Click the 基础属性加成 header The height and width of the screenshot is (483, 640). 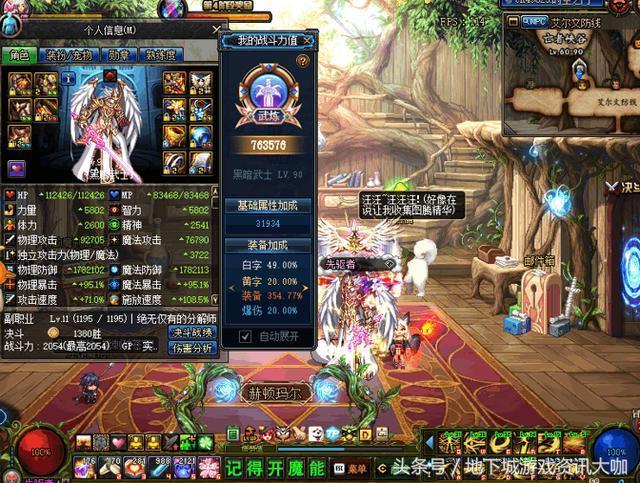(x=268, y=205)
